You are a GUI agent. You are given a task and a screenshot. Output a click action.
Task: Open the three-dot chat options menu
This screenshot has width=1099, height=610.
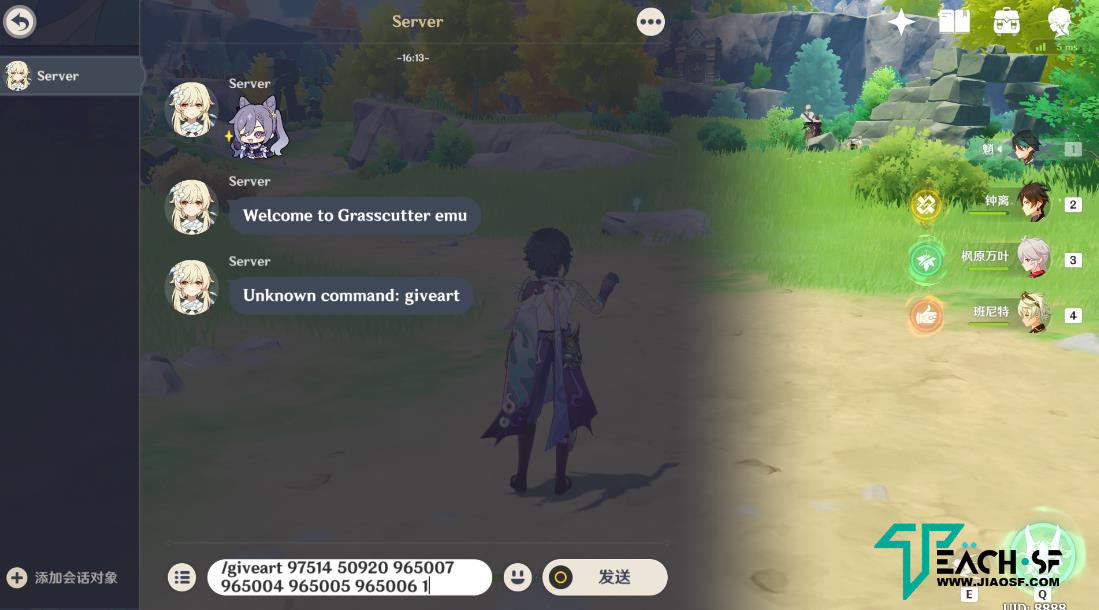pos(650,21)
